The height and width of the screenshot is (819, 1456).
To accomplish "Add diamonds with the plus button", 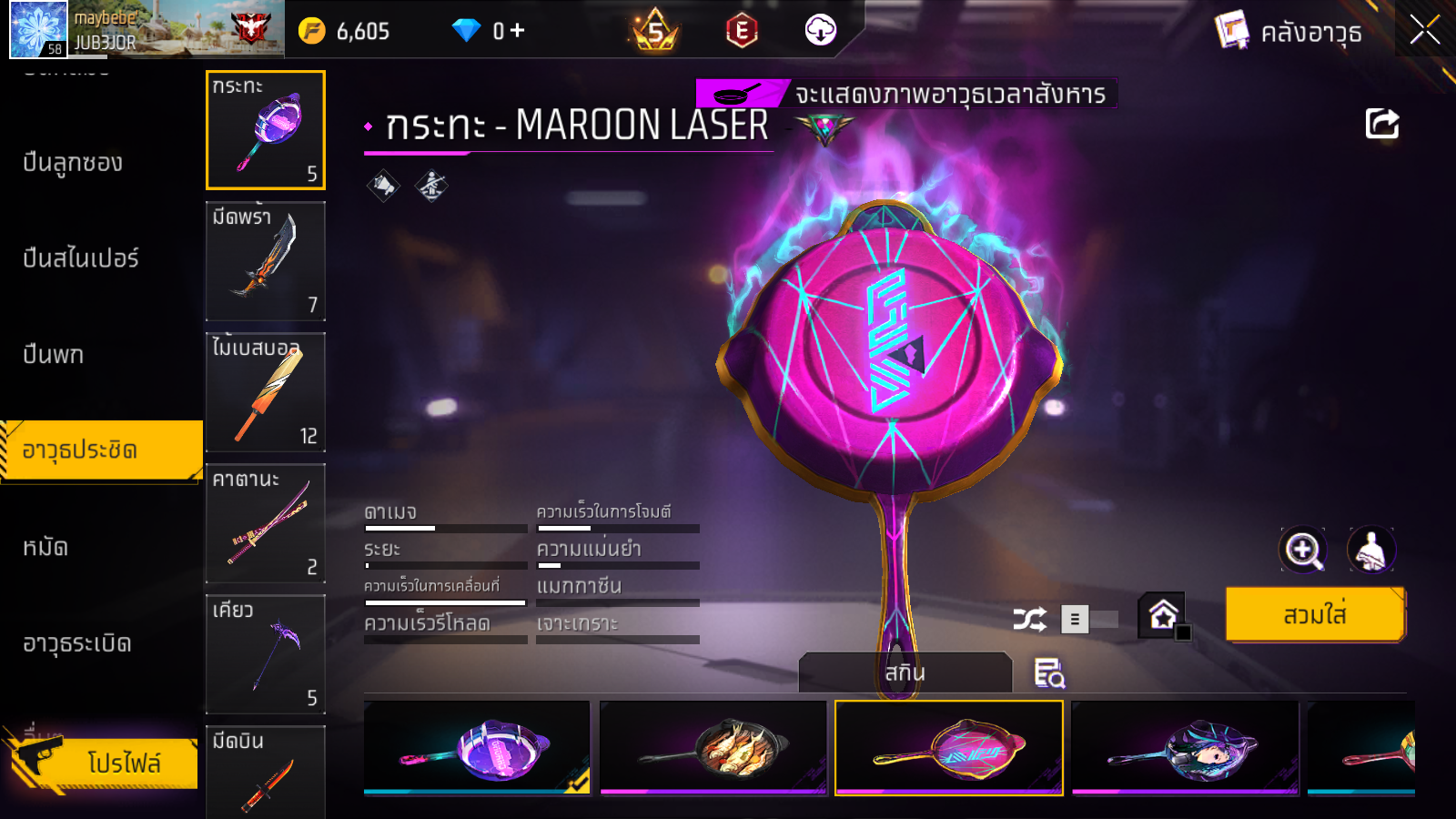I will tap(517, 31).
